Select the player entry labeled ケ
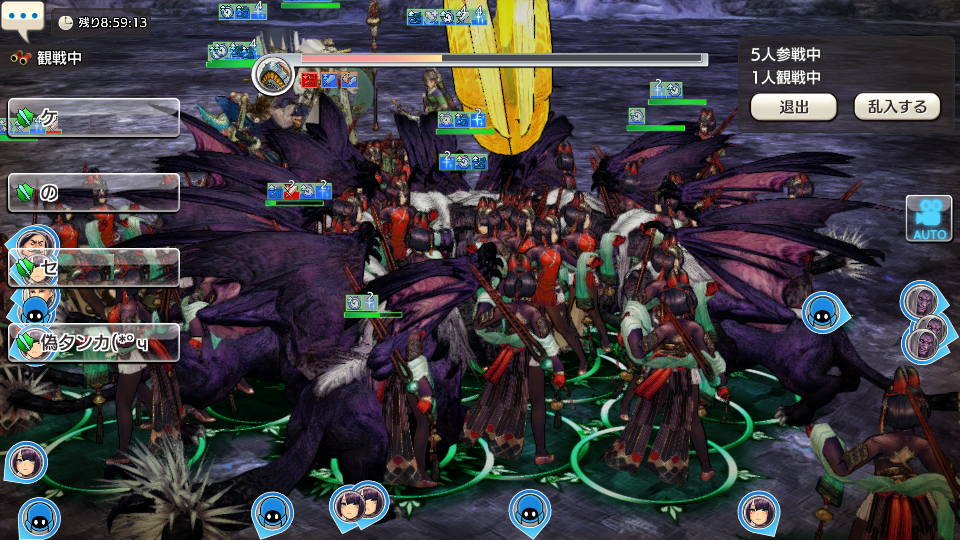Screen dimensions: 960x540 coord(95,118)
